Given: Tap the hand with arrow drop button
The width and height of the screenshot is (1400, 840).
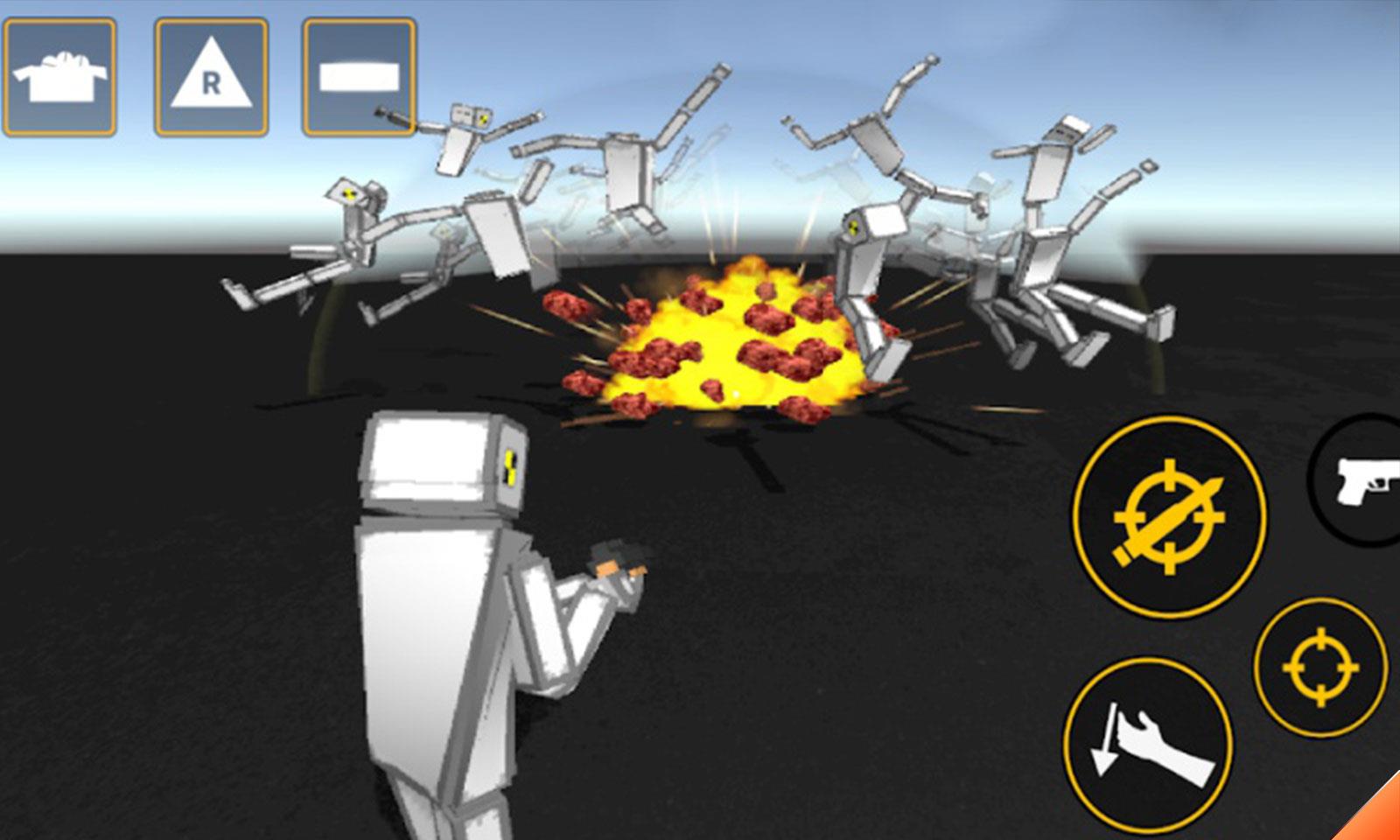Looking at the screenshot, I should coord(1148,745).
